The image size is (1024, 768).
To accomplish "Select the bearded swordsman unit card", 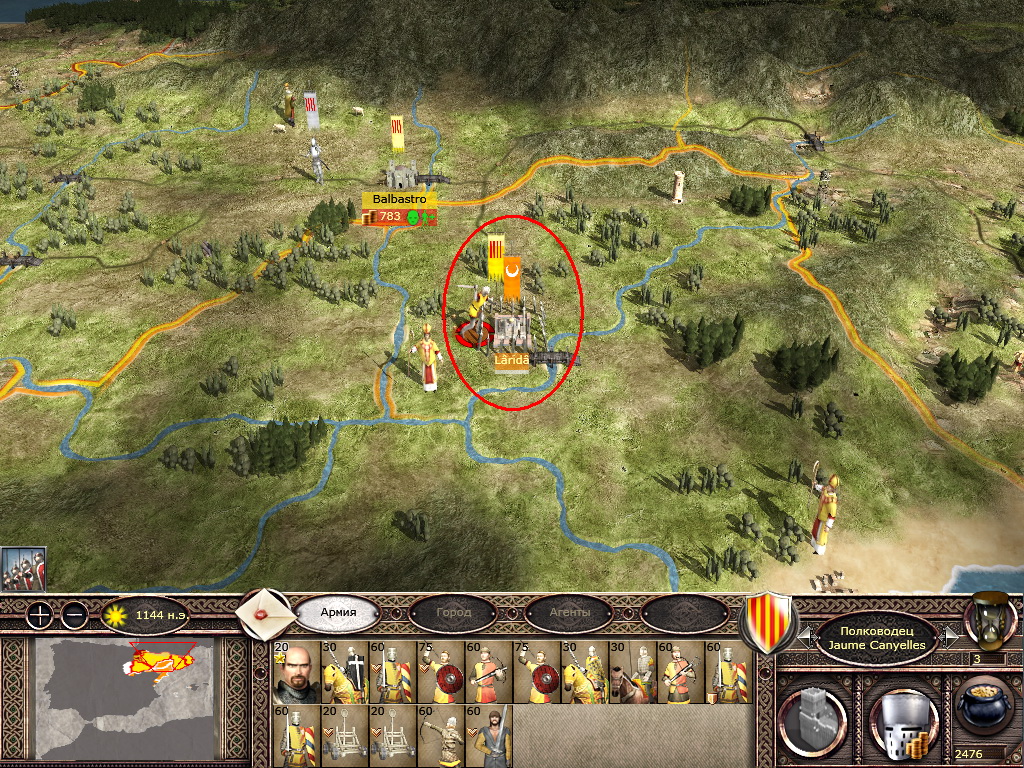I will [490, 737].
